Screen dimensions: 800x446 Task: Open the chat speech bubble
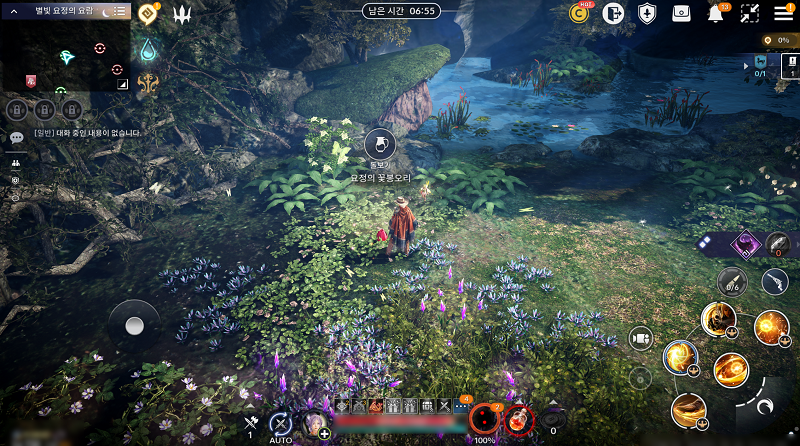[16, 137]
